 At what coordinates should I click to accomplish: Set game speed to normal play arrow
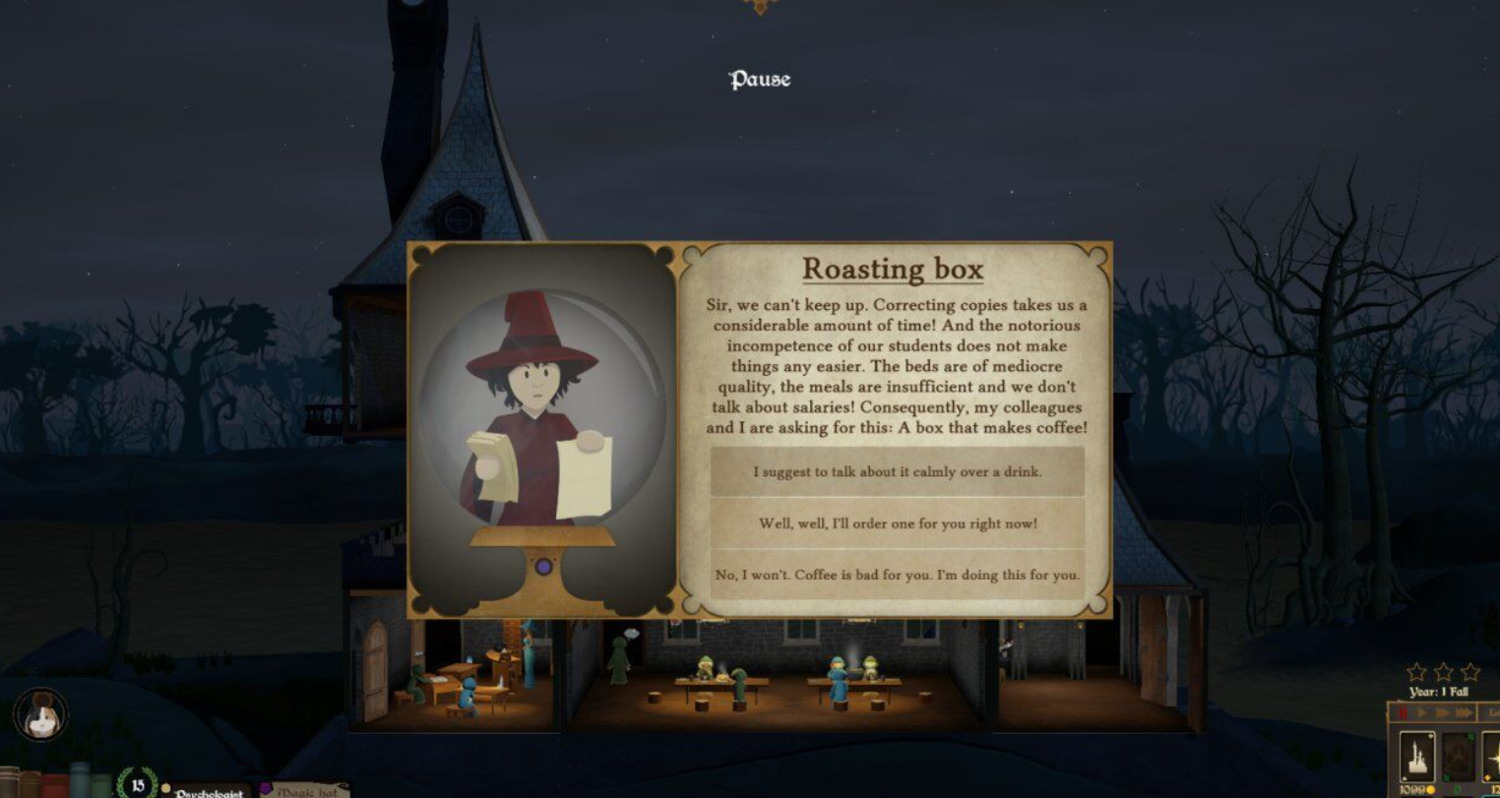click(1420, 713)
